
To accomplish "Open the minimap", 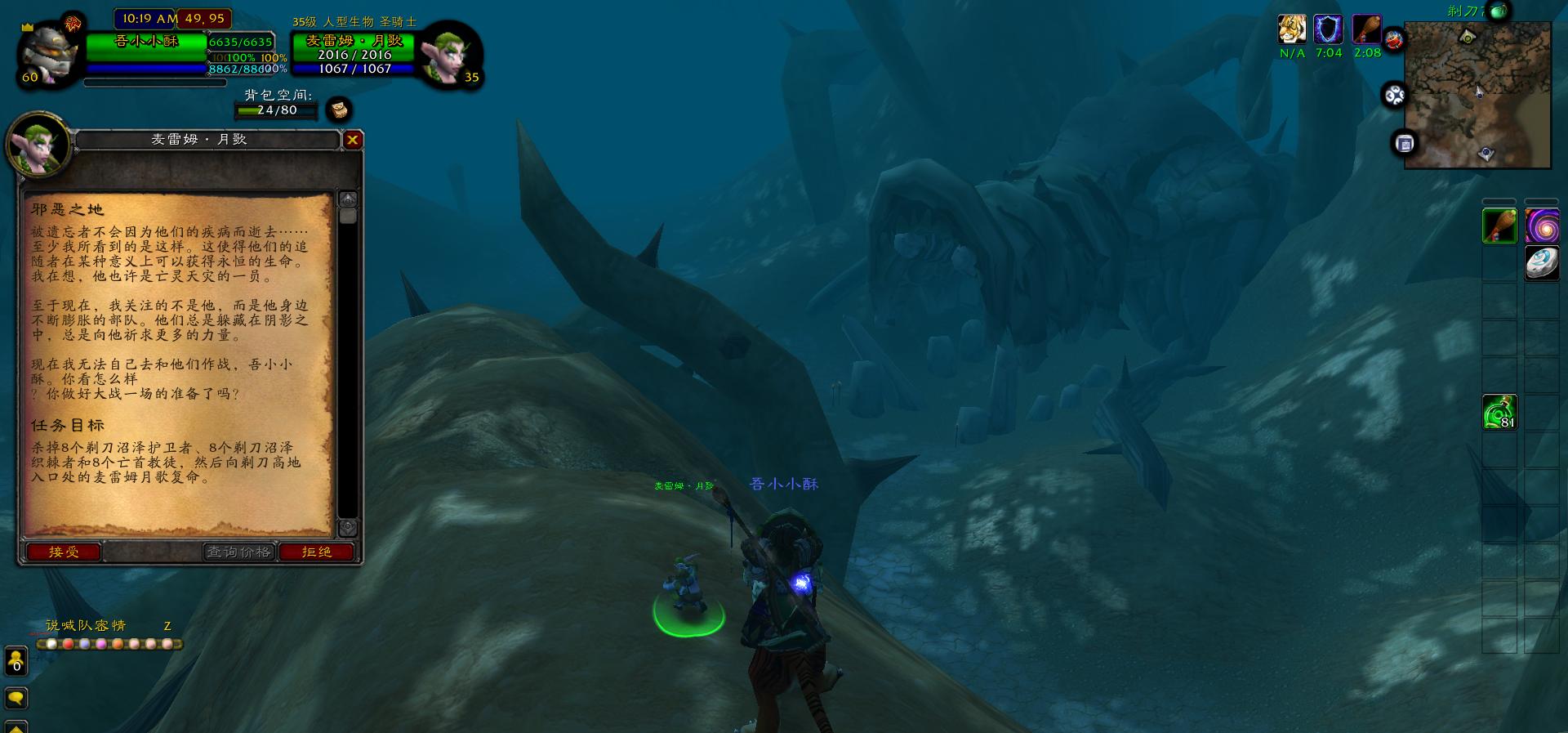I will click(x=1477, y=94).
